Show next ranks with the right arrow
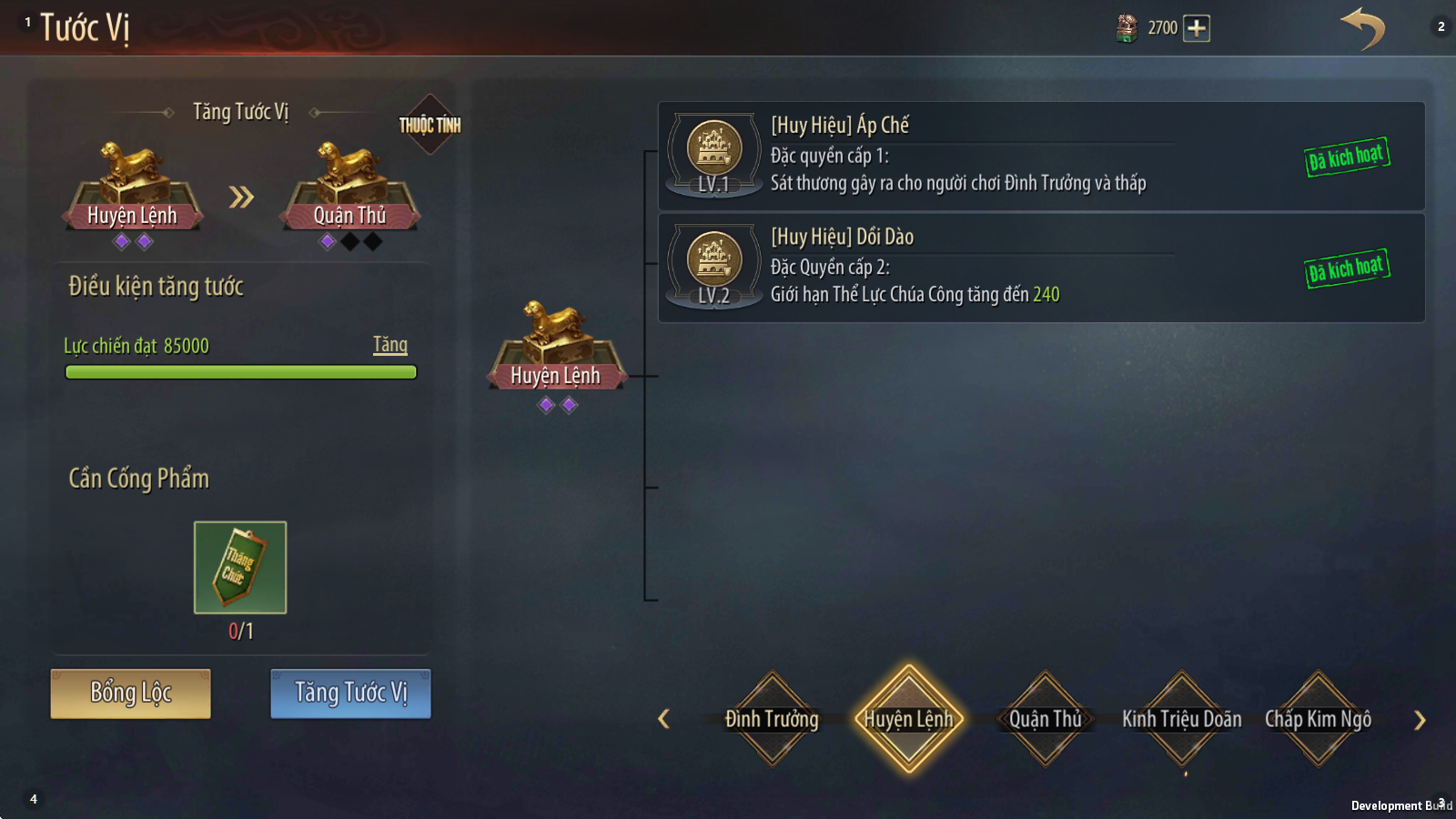 click(x=1420, y=721)
